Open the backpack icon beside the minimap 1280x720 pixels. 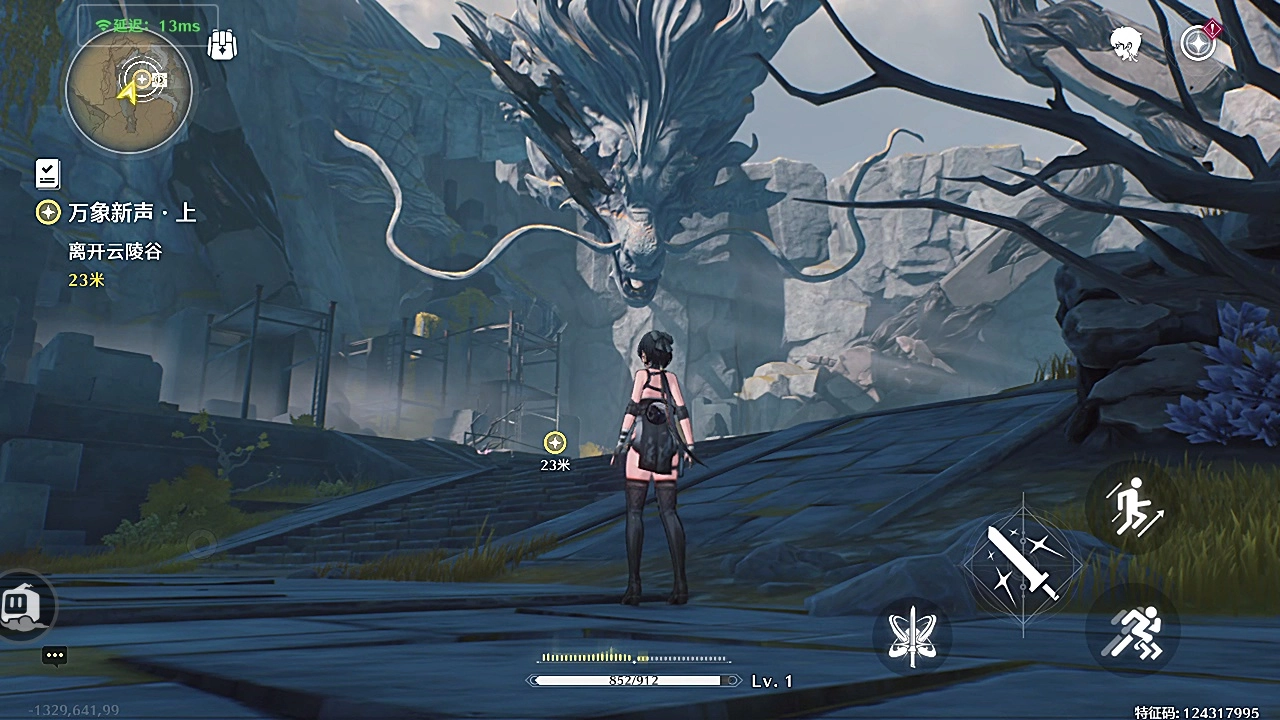(x=222, y=45)
